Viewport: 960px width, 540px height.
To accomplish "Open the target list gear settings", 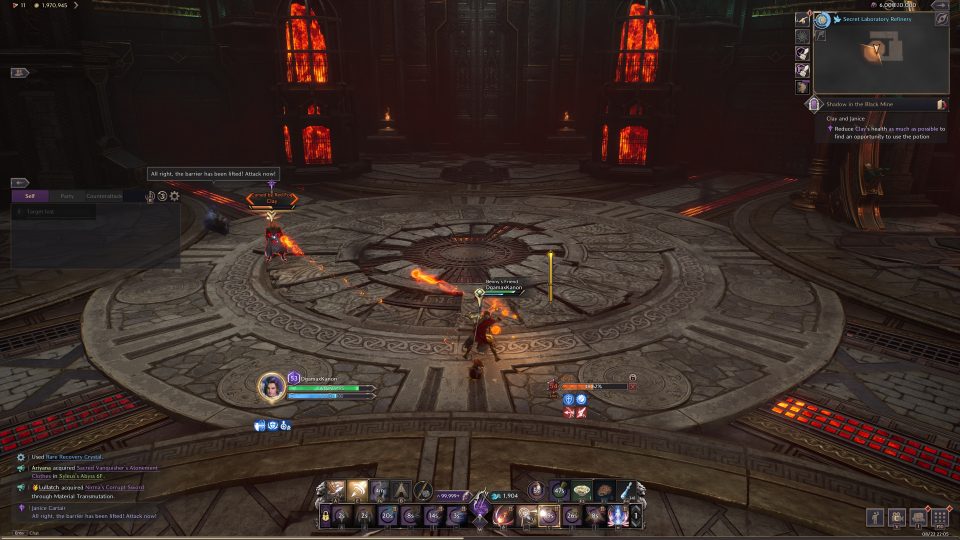I will [x=175, y=196].
